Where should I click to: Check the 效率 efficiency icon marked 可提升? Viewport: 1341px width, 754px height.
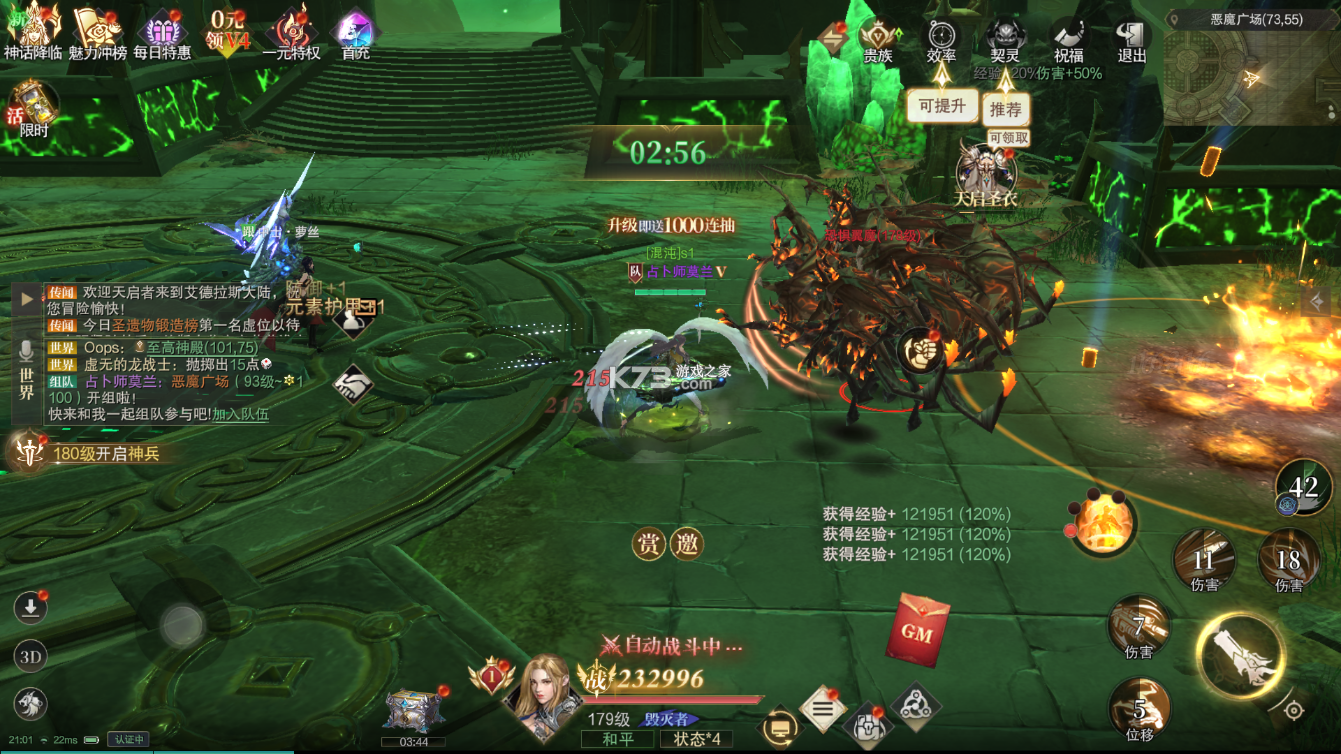pyautogui.click(x=941, y=35)
